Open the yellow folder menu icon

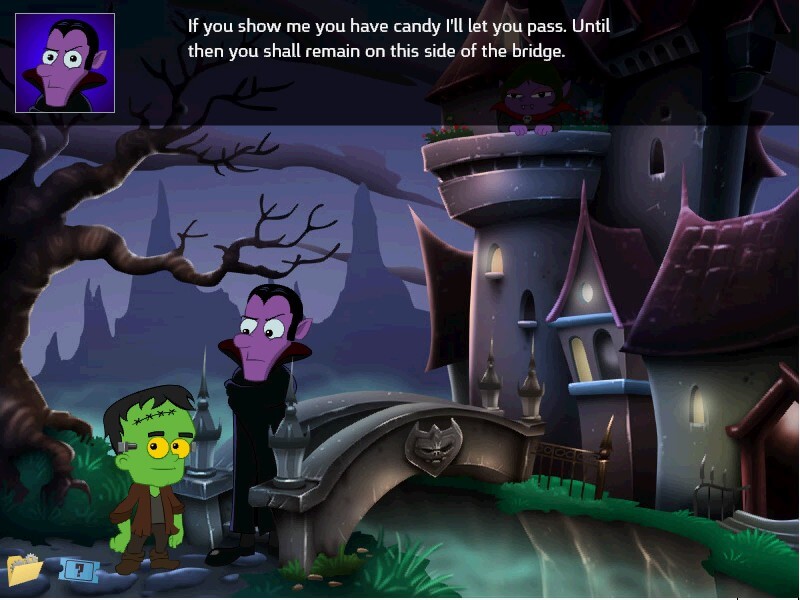click(25, 569)
